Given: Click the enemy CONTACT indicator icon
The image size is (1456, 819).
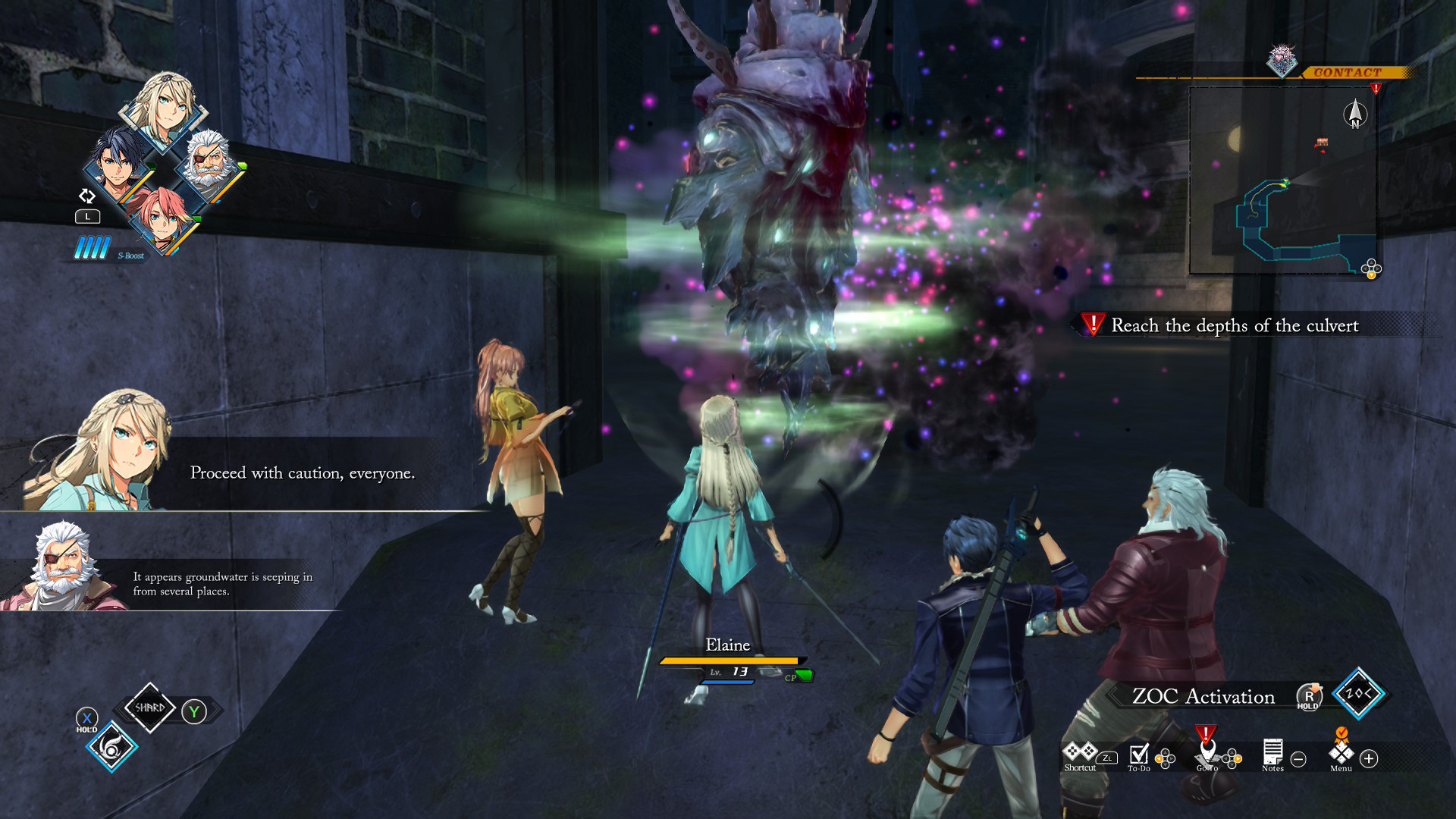Looking at the screenshot, I should click(1282, 61).
